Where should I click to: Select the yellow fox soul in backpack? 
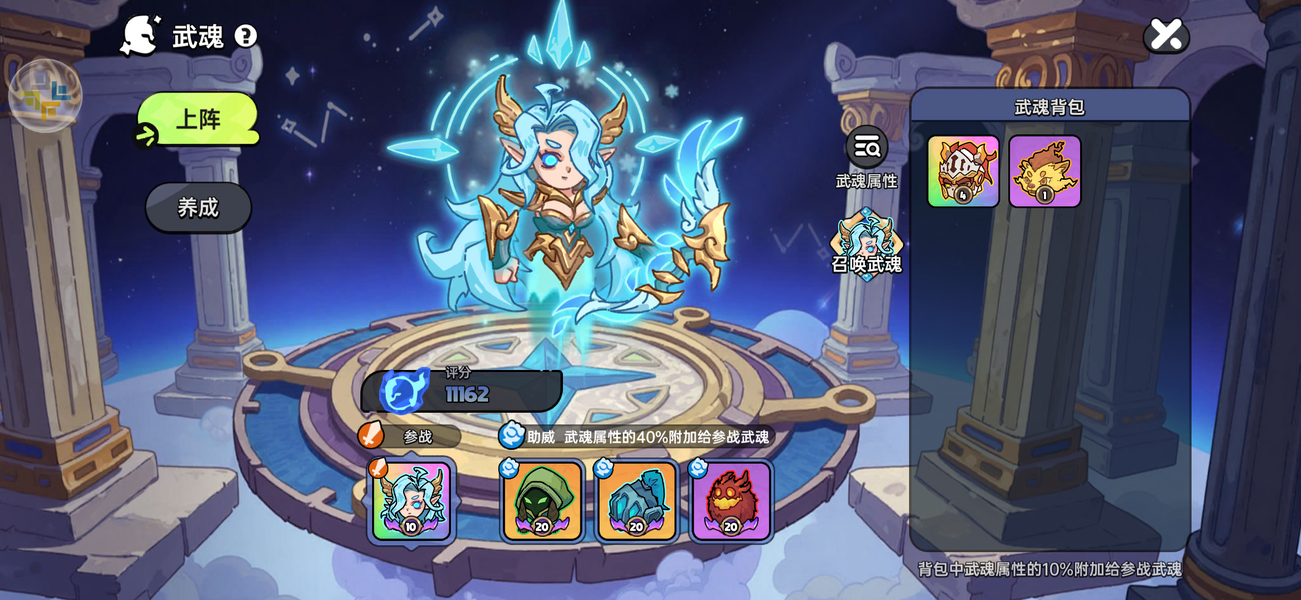pyautogui.click(x=1044, y=171)
